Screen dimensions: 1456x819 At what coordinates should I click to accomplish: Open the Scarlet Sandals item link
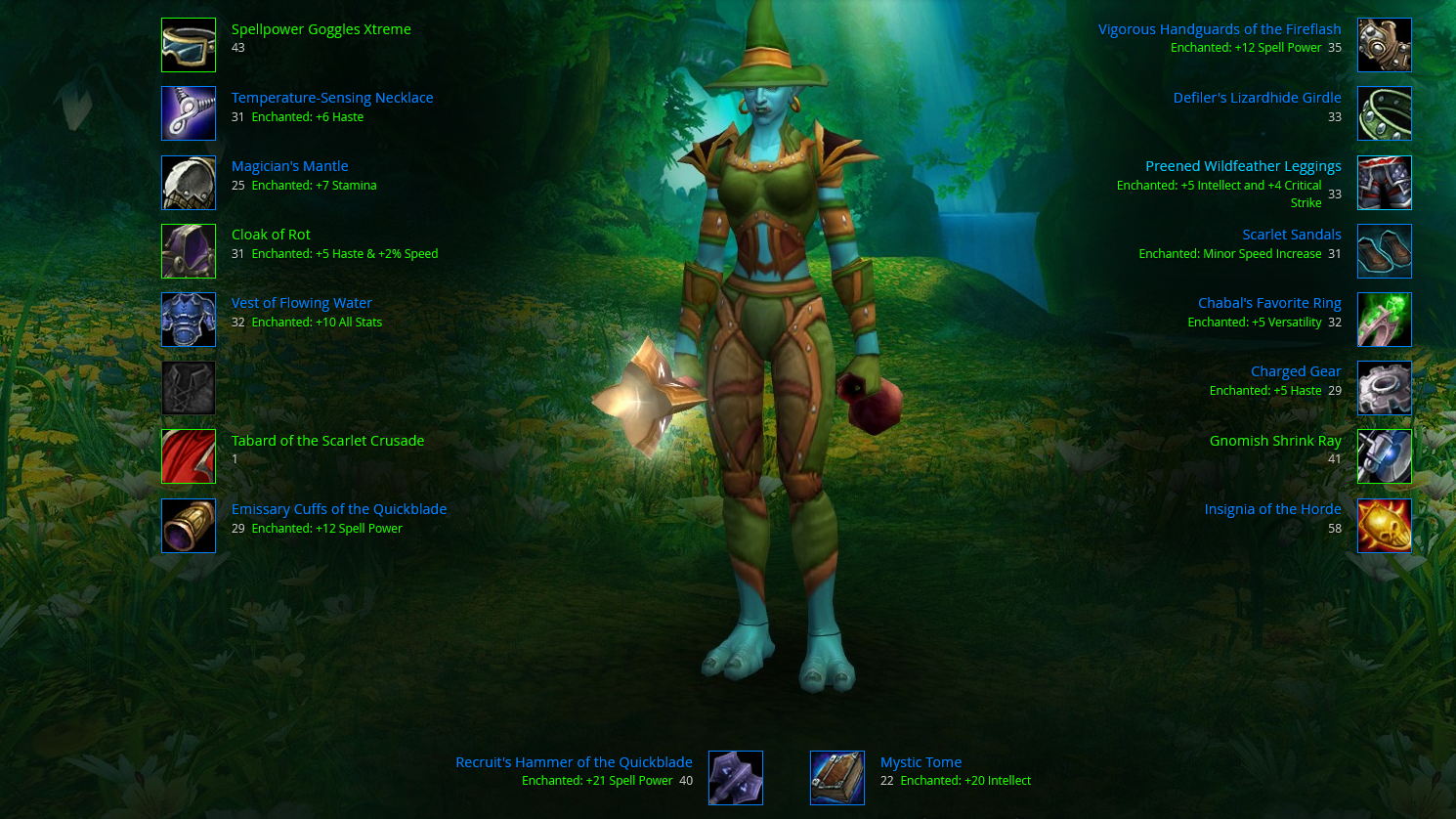pos(1291,235)
